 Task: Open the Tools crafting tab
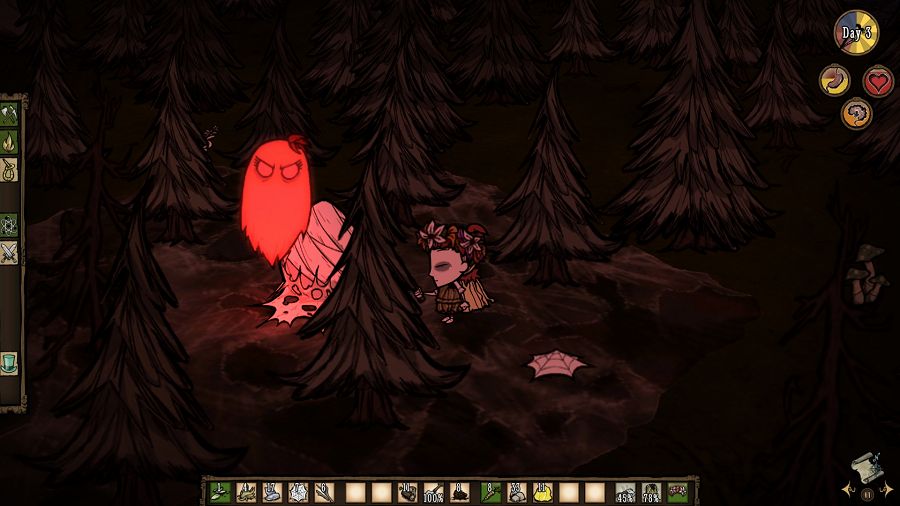pos(9,111)
